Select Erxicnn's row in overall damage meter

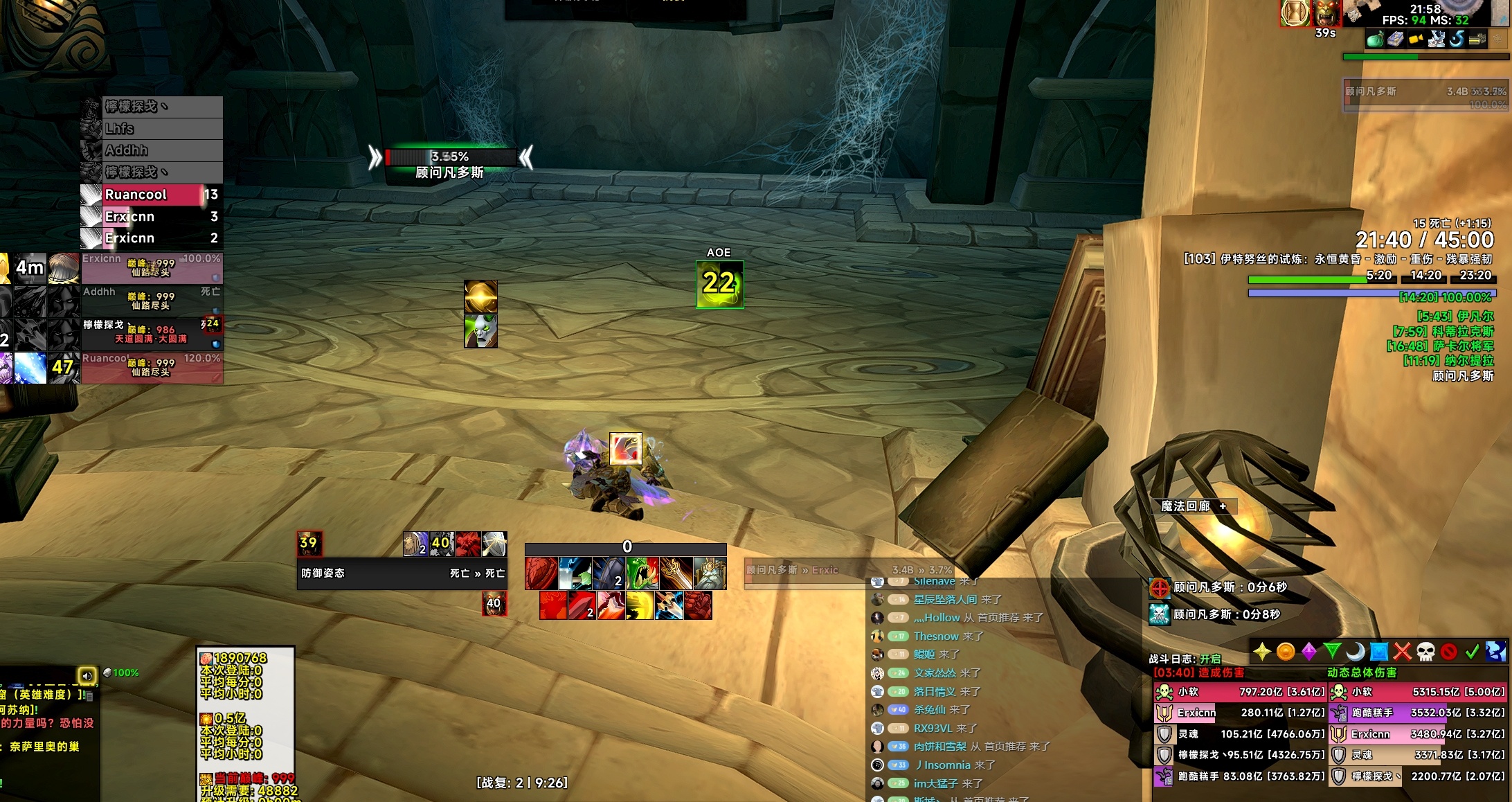pyautogui.click(x=1418, y=734)
